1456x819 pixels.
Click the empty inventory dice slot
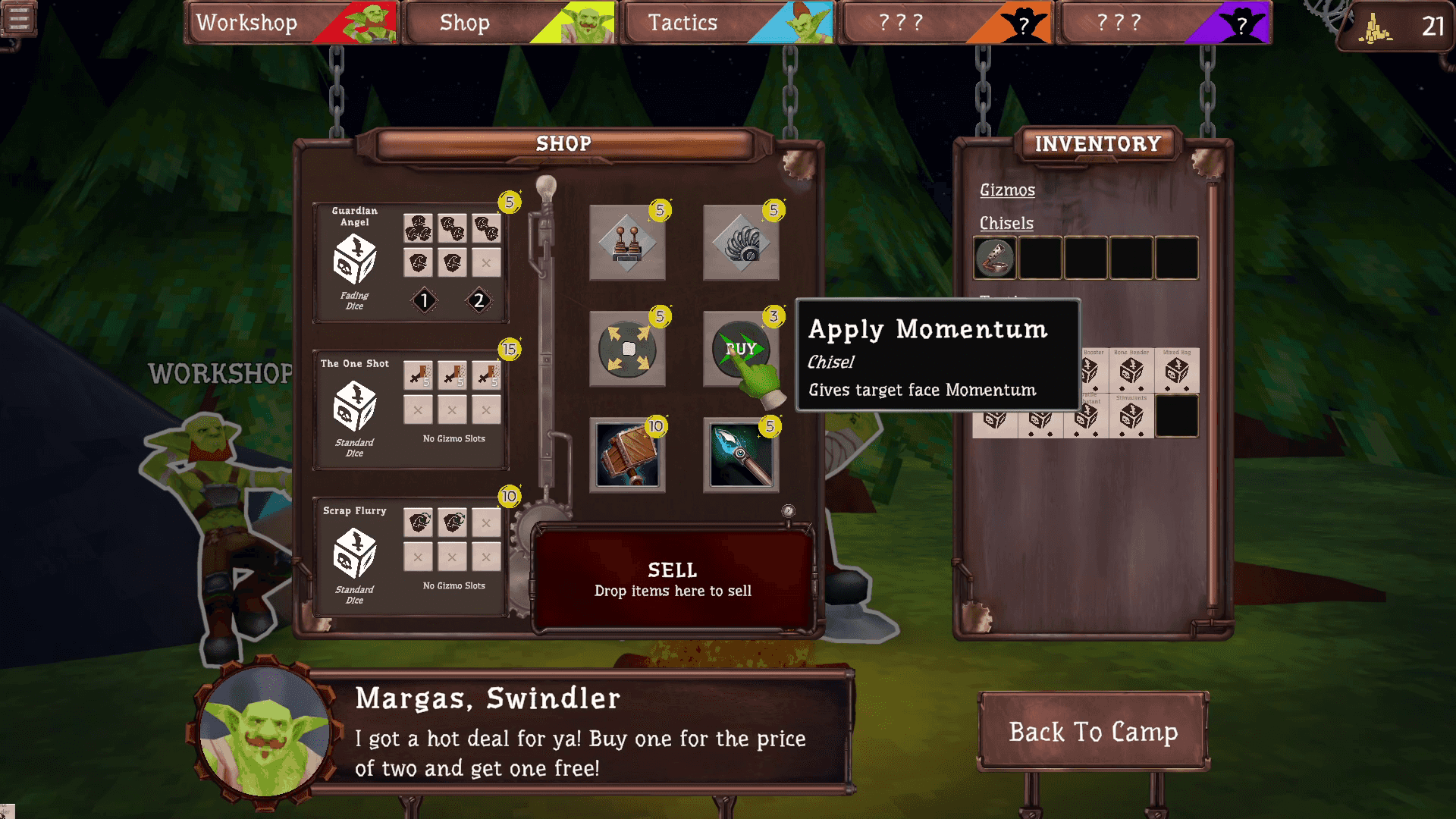point(1177,416)
